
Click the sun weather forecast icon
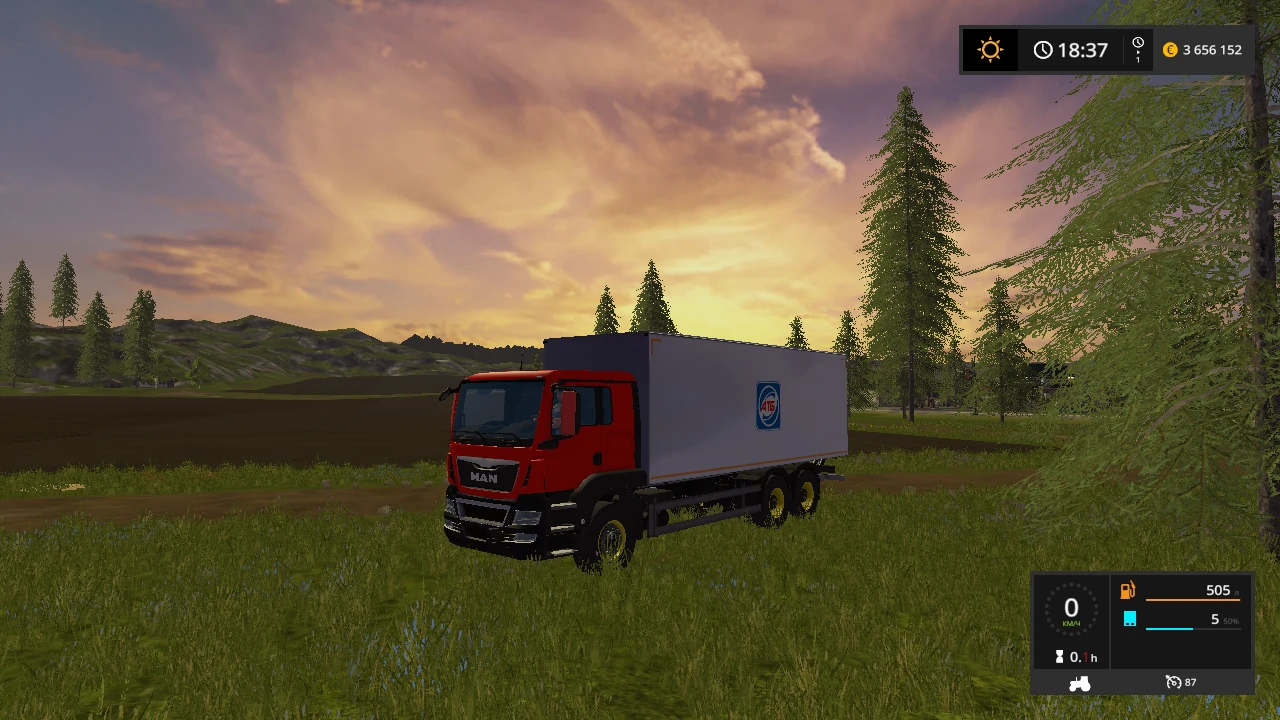point(989,49)
